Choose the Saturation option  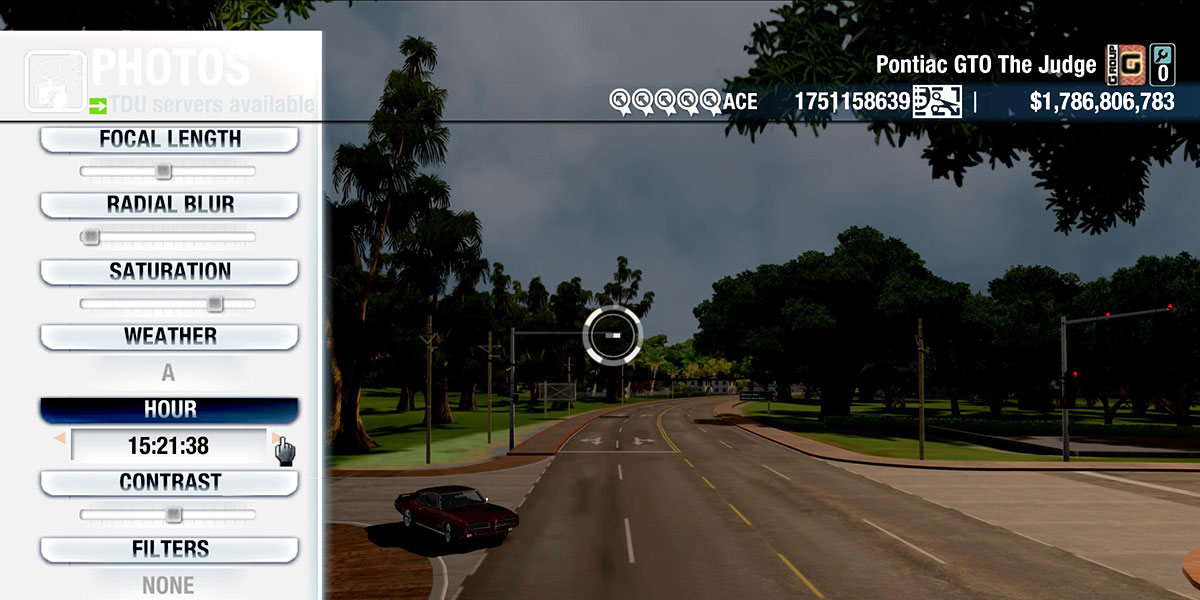click(x=169, y=271)
